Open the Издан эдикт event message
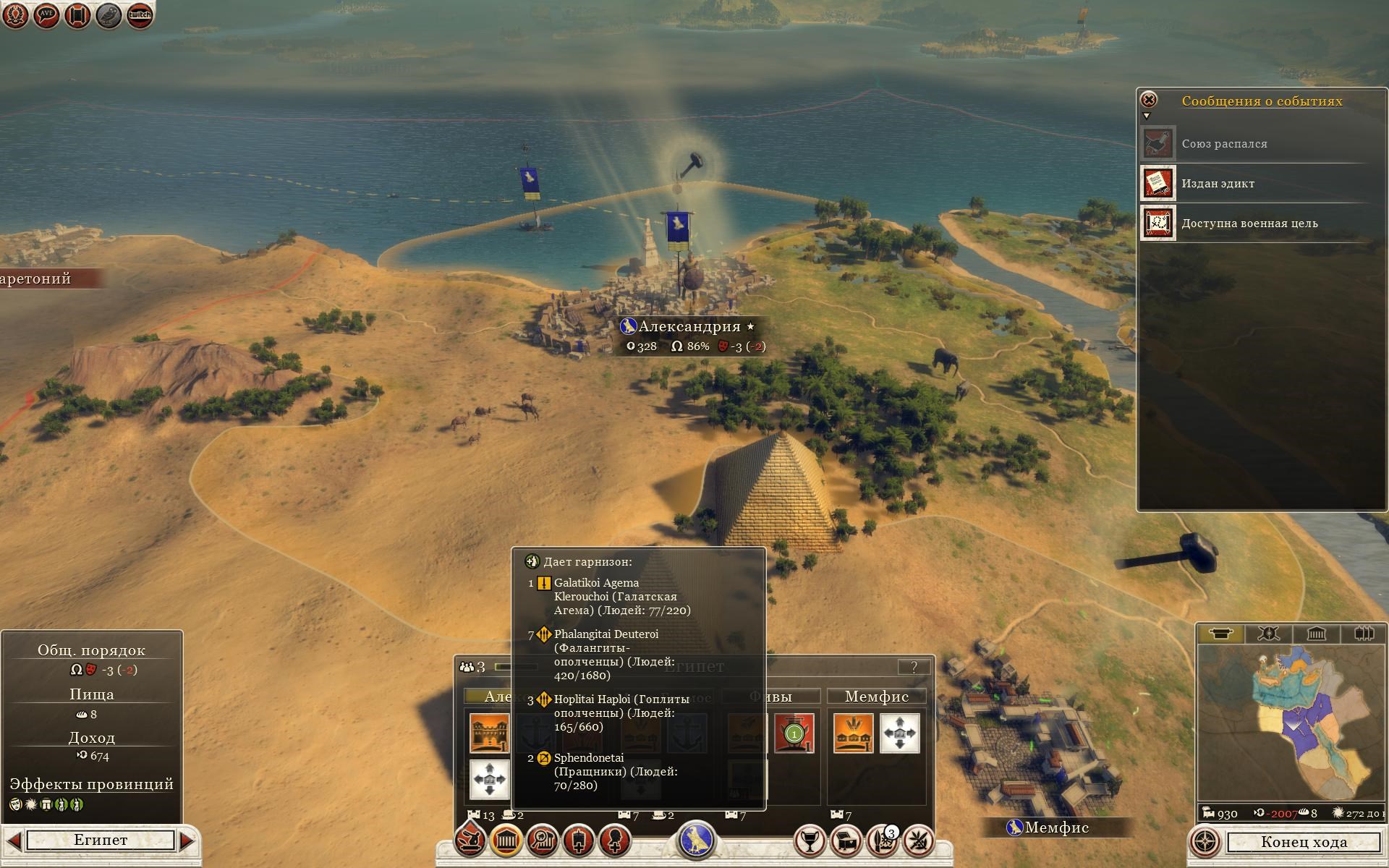 click(1218, 184)
